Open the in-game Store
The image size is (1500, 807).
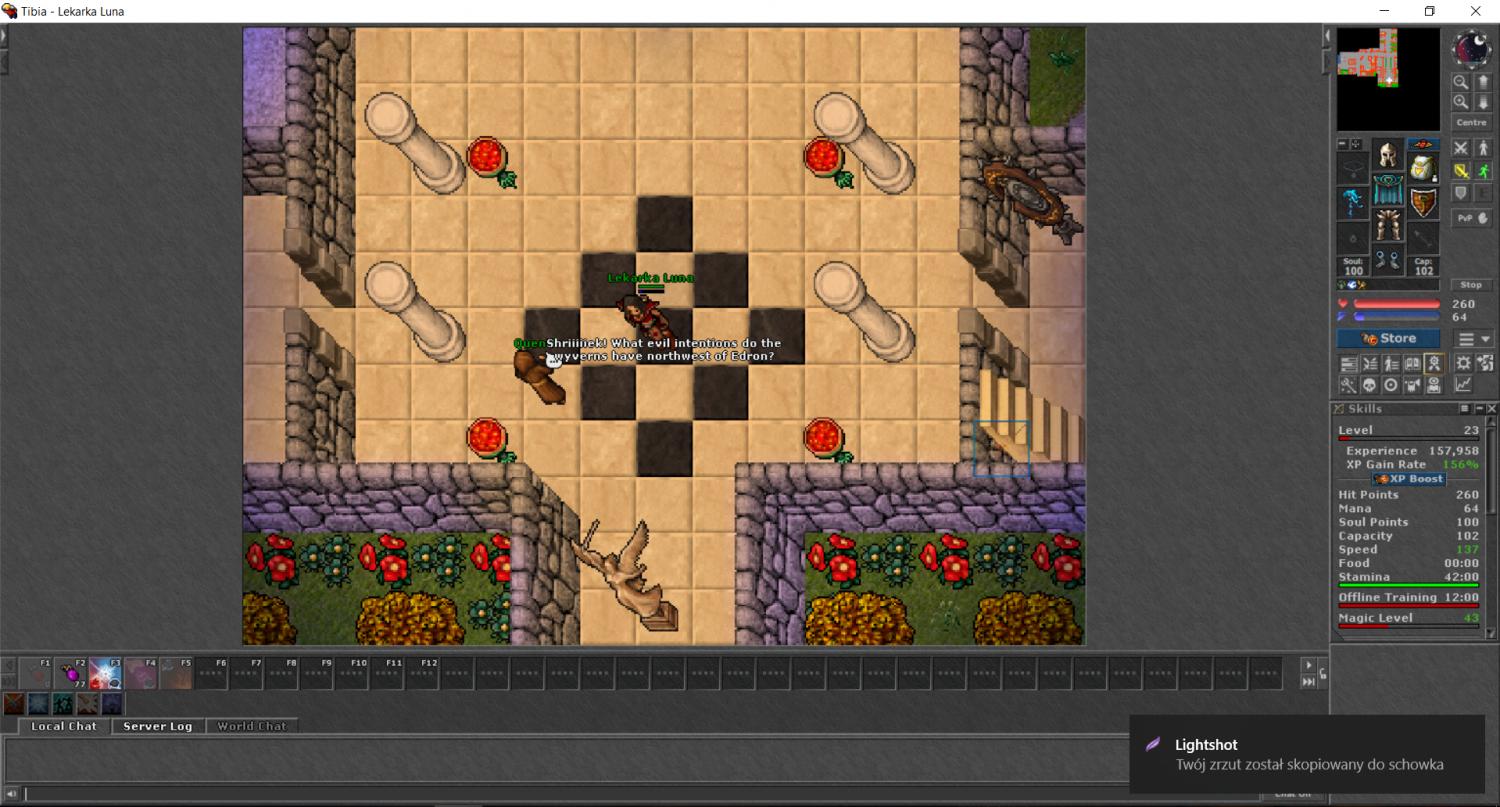tap(1388, 339)
